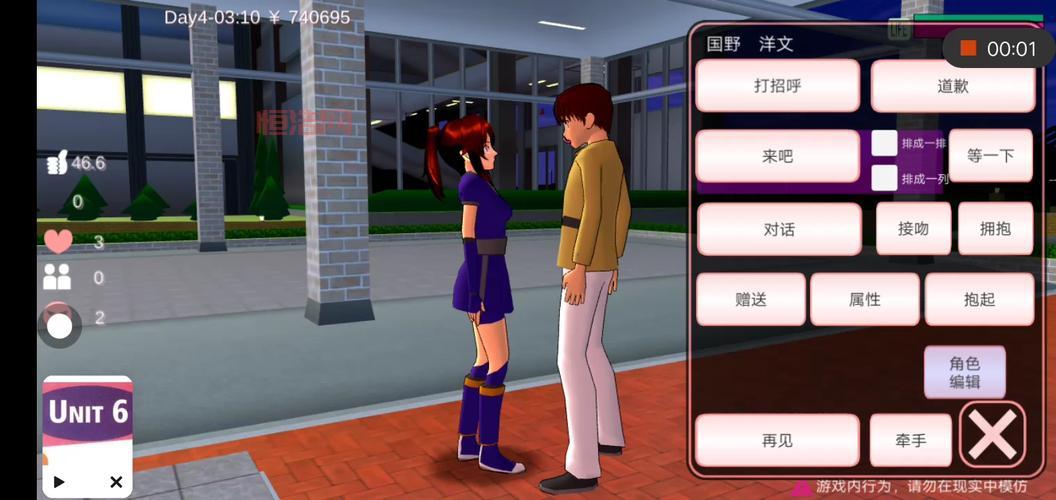This screenshot has width=1056, height=500.
Task: Say goodbye with 再见 button
Action: (776, 440)
